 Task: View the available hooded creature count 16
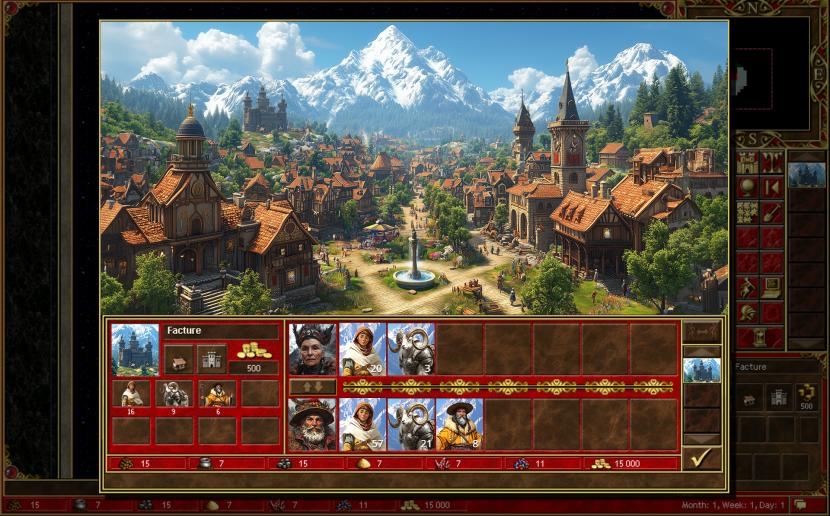pyautogui.click(x=131, y=393)
